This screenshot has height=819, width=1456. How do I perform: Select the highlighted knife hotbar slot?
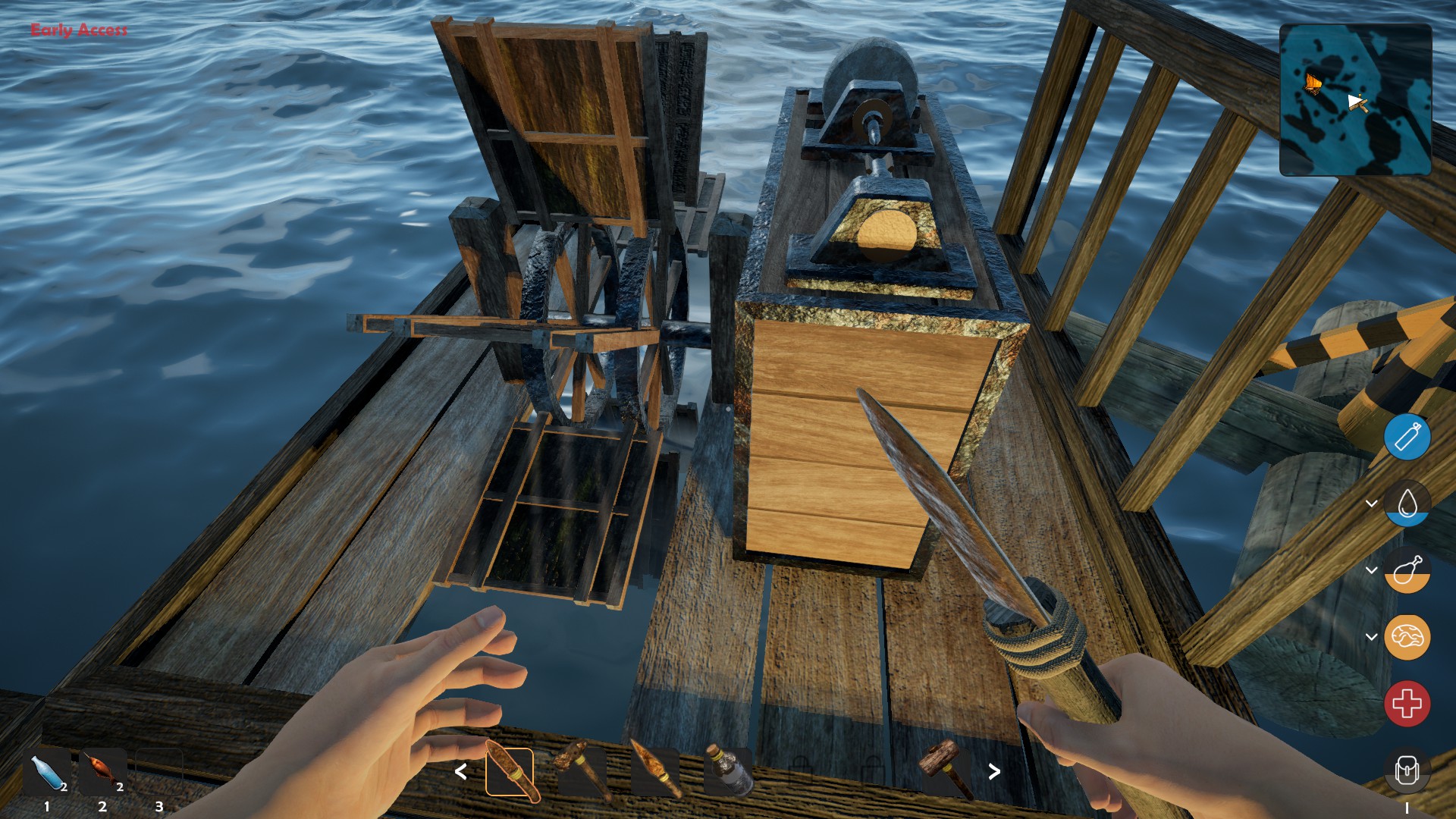coord(510,772)
